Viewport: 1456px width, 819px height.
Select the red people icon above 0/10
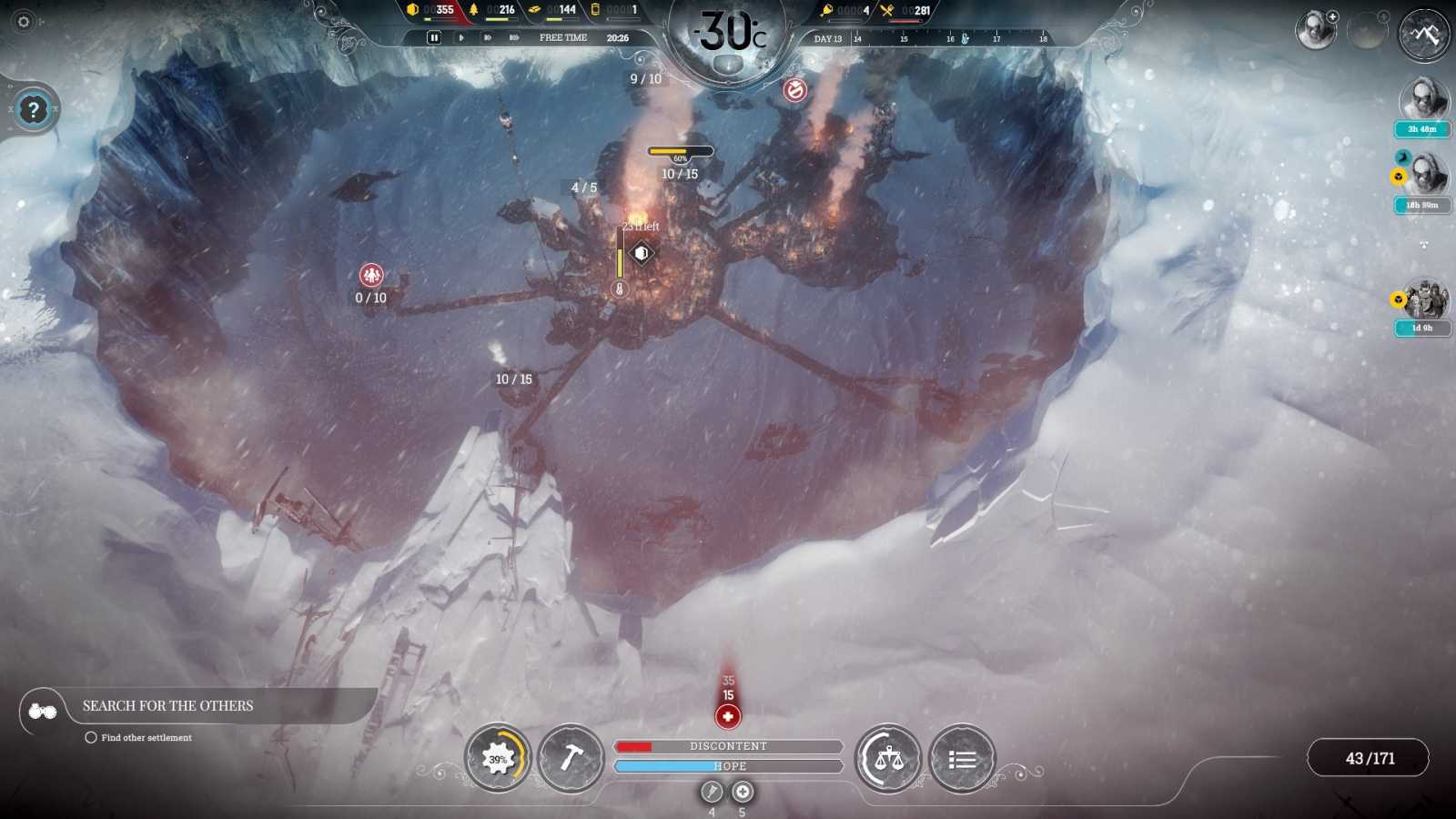coord(371,274)
